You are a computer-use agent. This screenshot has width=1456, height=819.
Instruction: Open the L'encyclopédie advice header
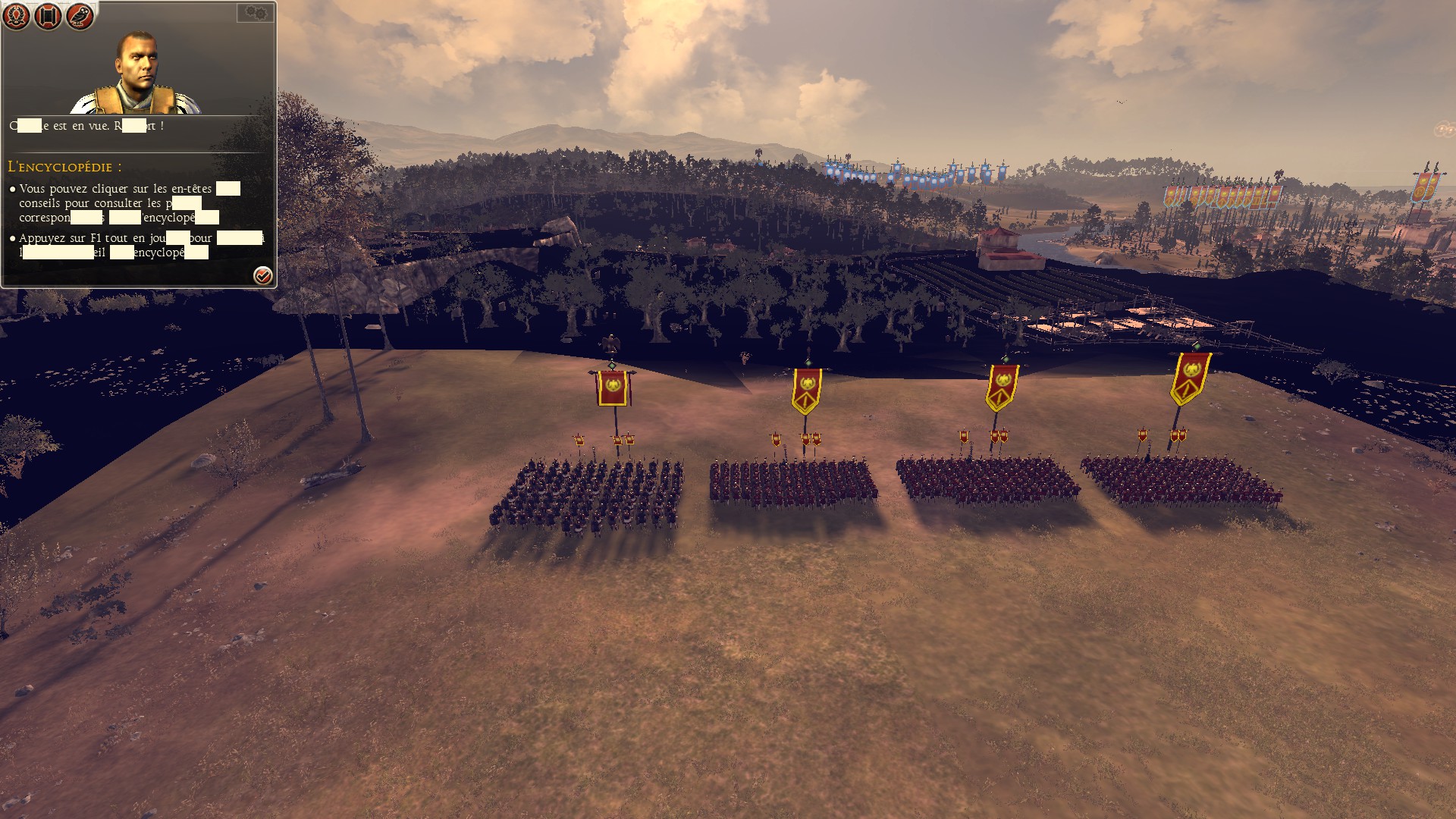[x=64, y=167]
